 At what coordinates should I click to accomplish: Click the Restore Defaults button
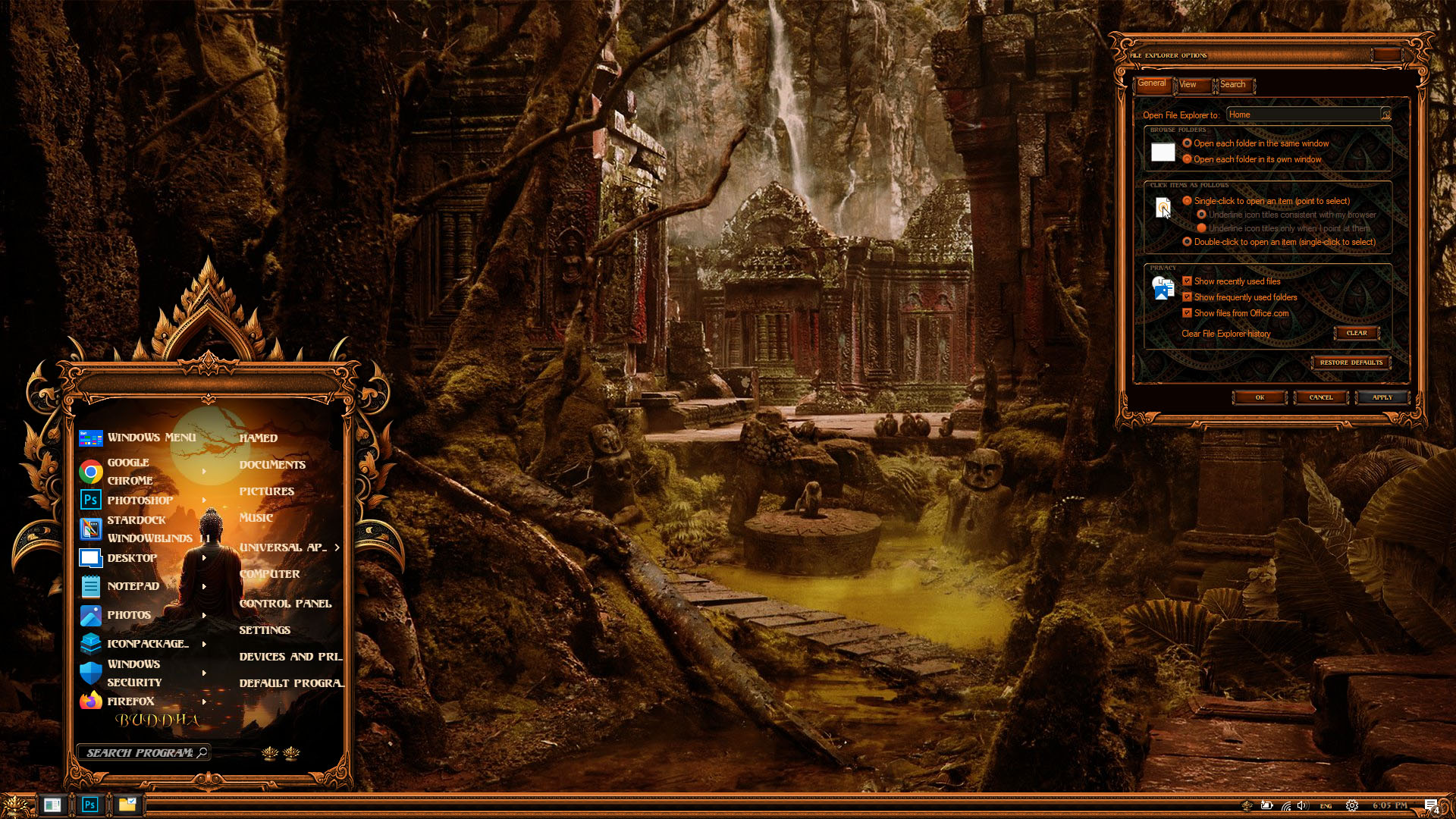point(1351,362)
